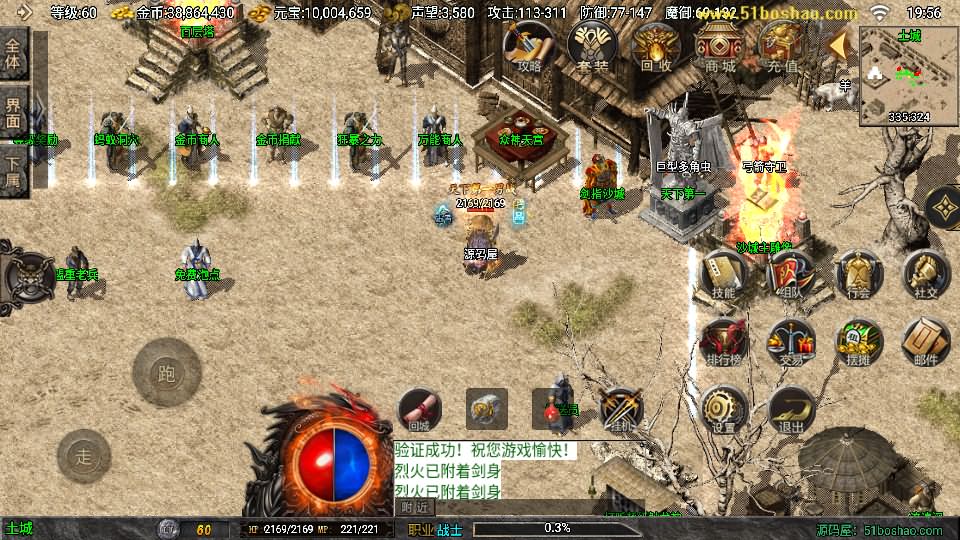
Task: Open the 商城 shop
Action: [x=719, y=47]
